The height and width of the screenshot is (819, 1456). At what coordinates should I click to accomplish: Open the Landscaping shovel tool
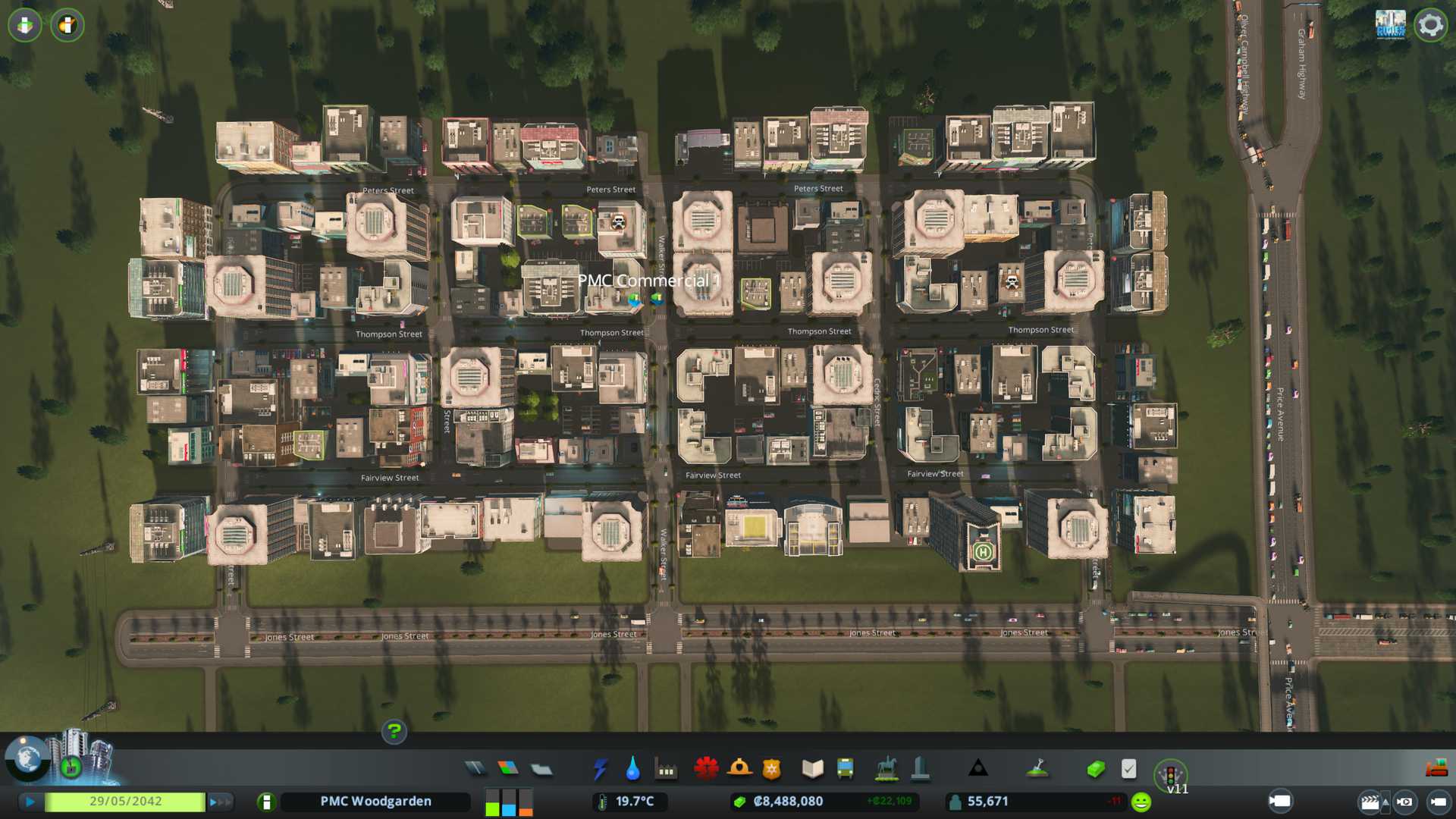pyautogui.click(x=1037, y=769)
